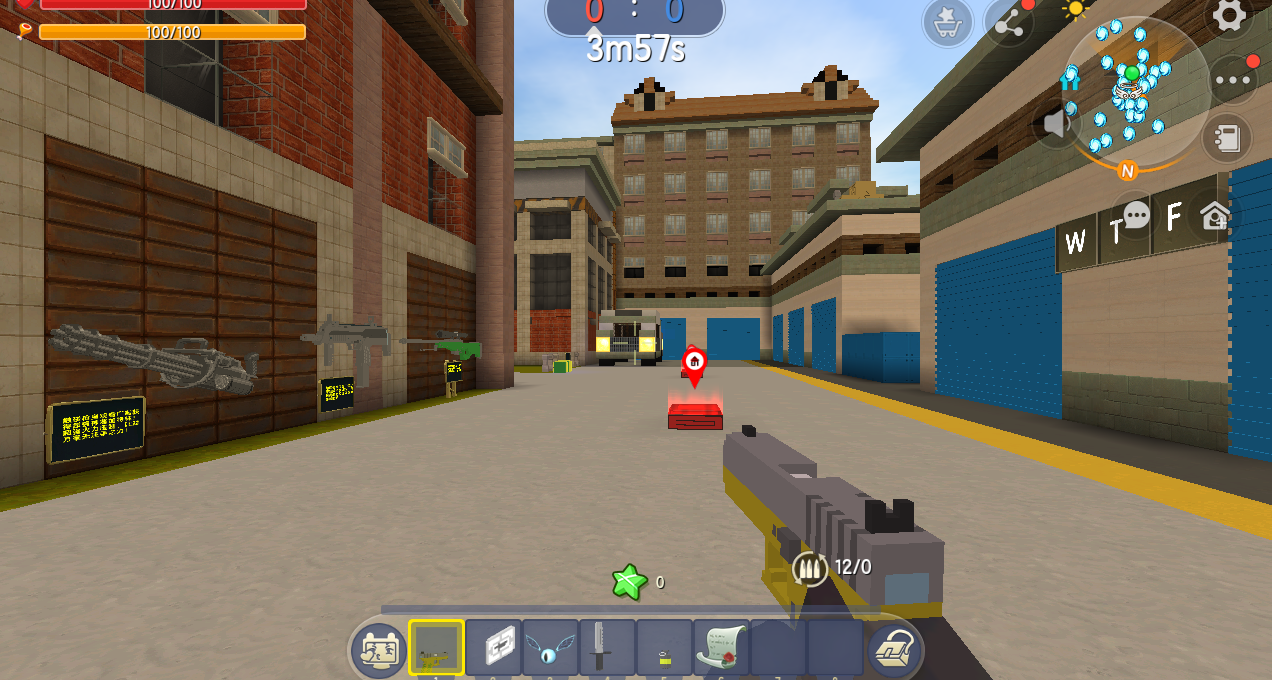Toggle the speaker sound button
Viewport: 1272px width, 680px height.
(x=1056, y=125)
